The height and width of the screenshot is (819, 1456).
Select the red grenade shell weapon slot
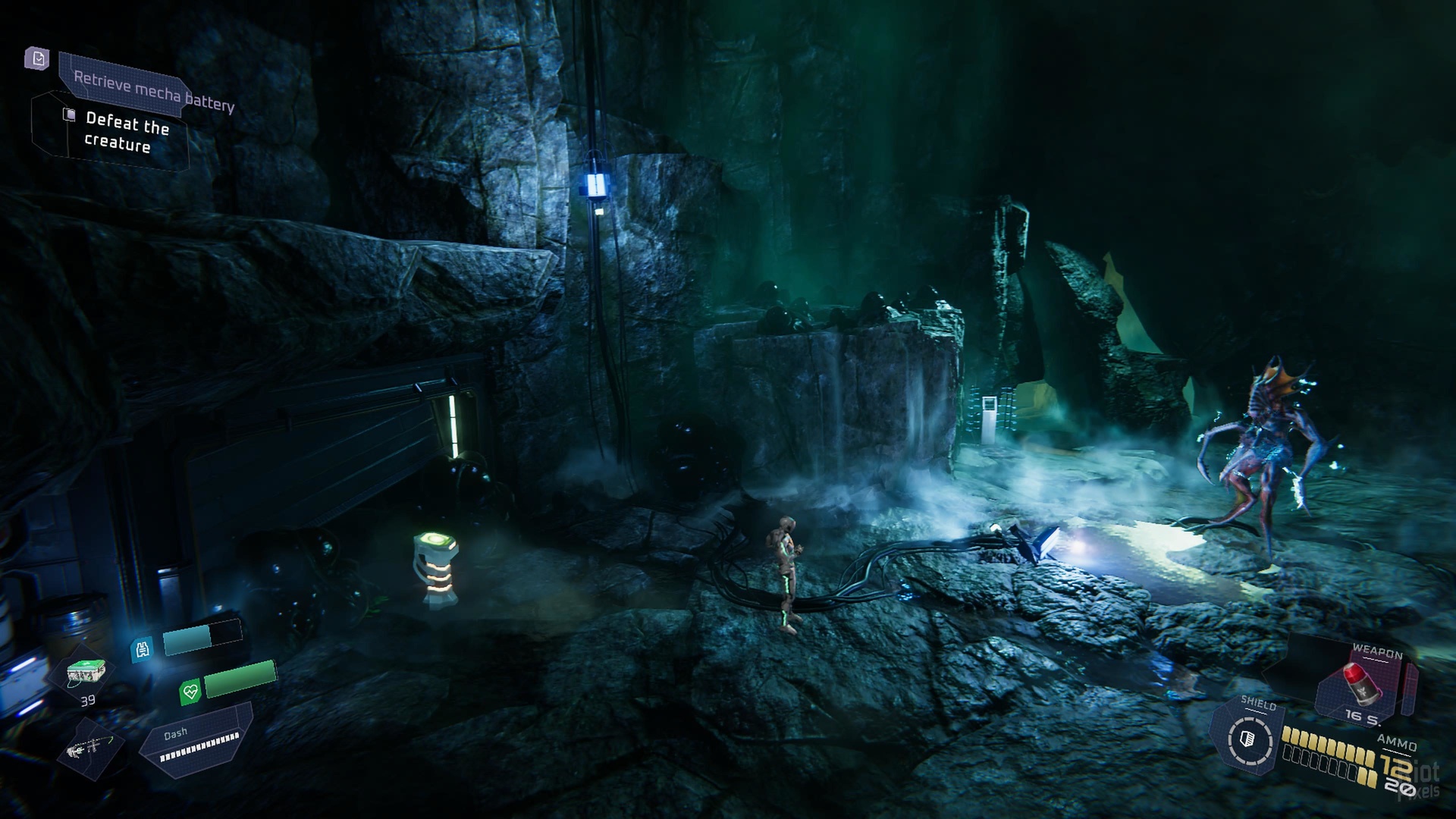pos(1360,684)
